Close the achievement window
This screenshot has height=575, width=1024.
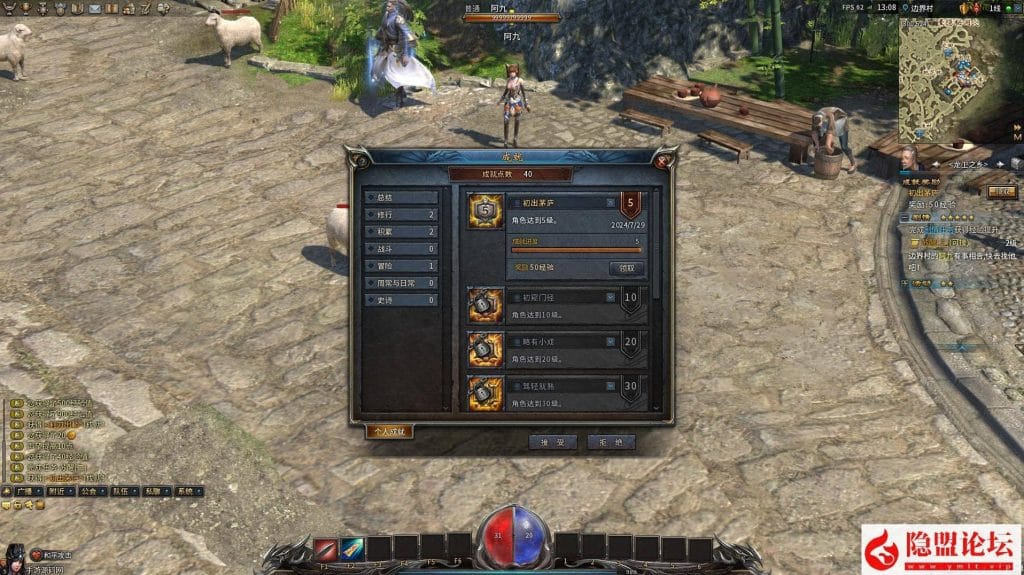[666, 157]
